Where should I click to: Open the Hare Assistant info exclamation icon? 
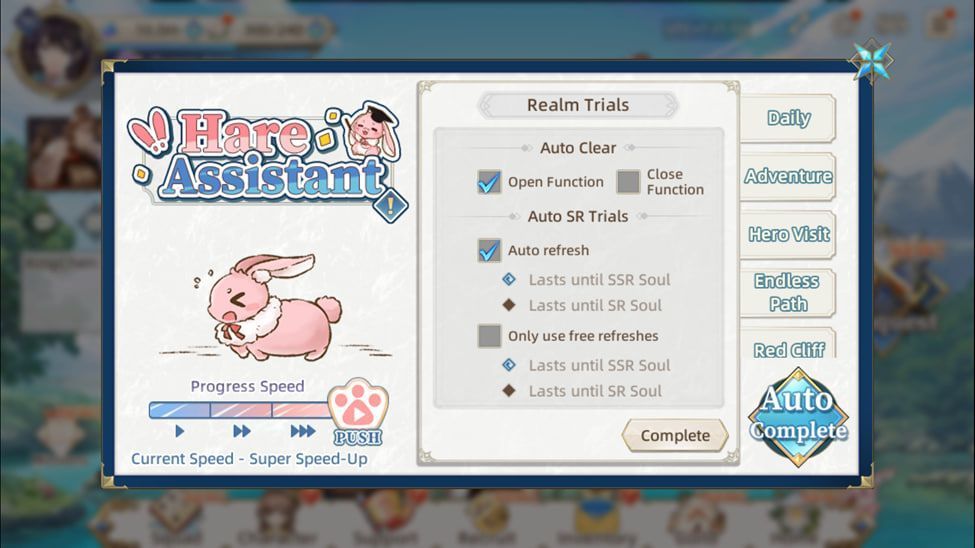387,206
